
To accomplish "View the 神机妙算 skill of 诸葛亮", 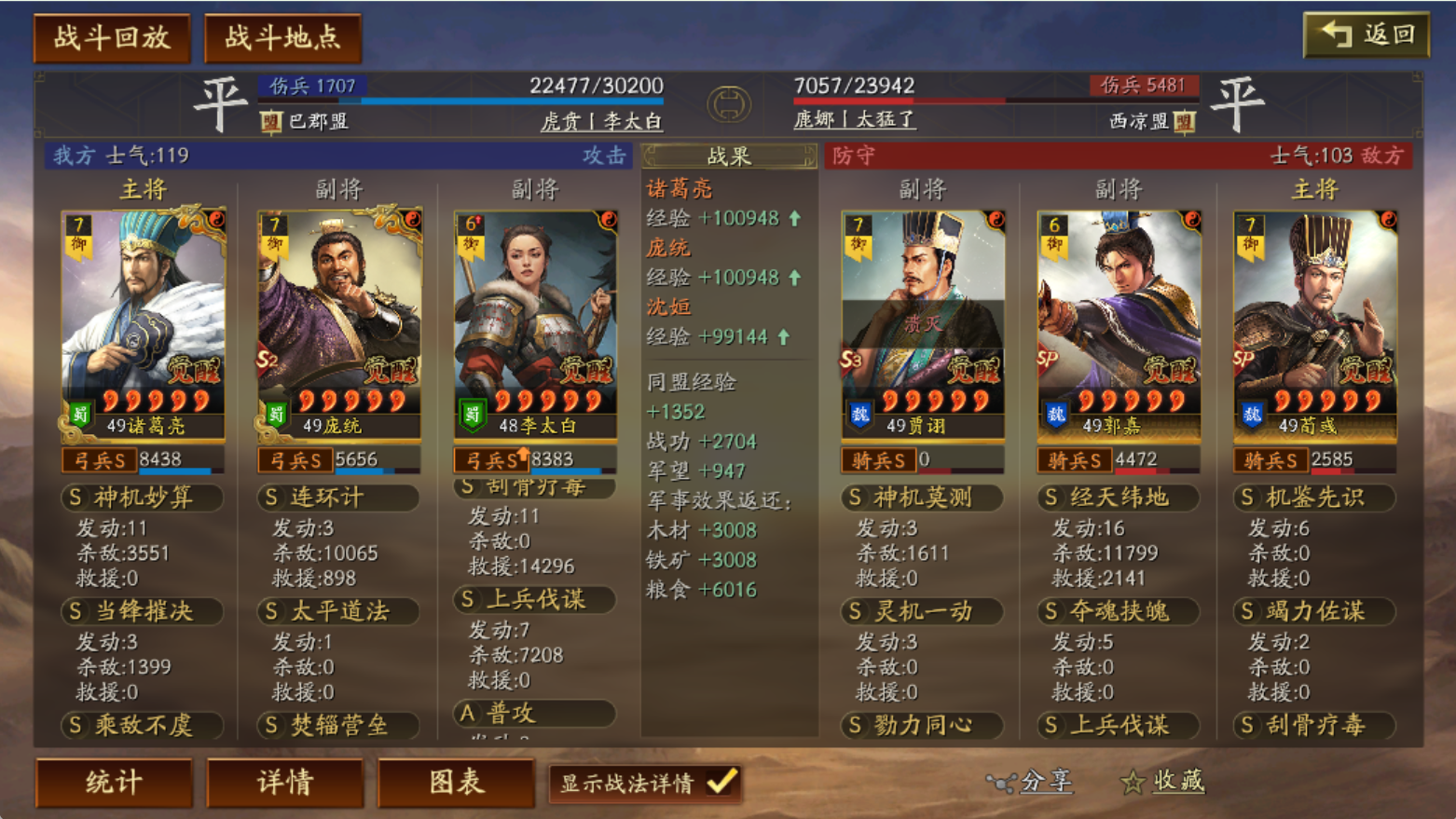I will [143, 498].
